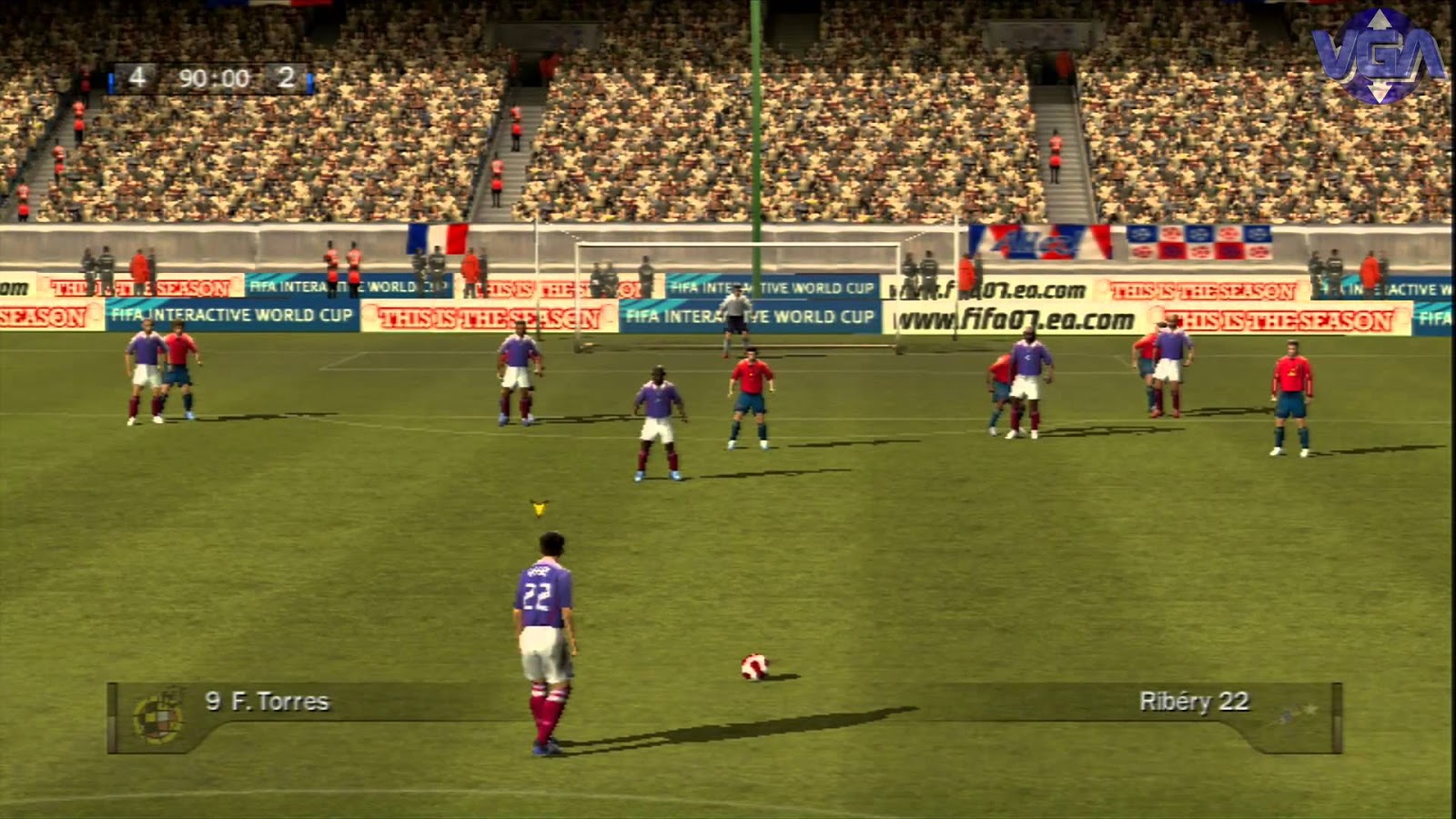Toggle the home score showing 4
Screen dimensions: 1456x819
(x=137, y=79)
